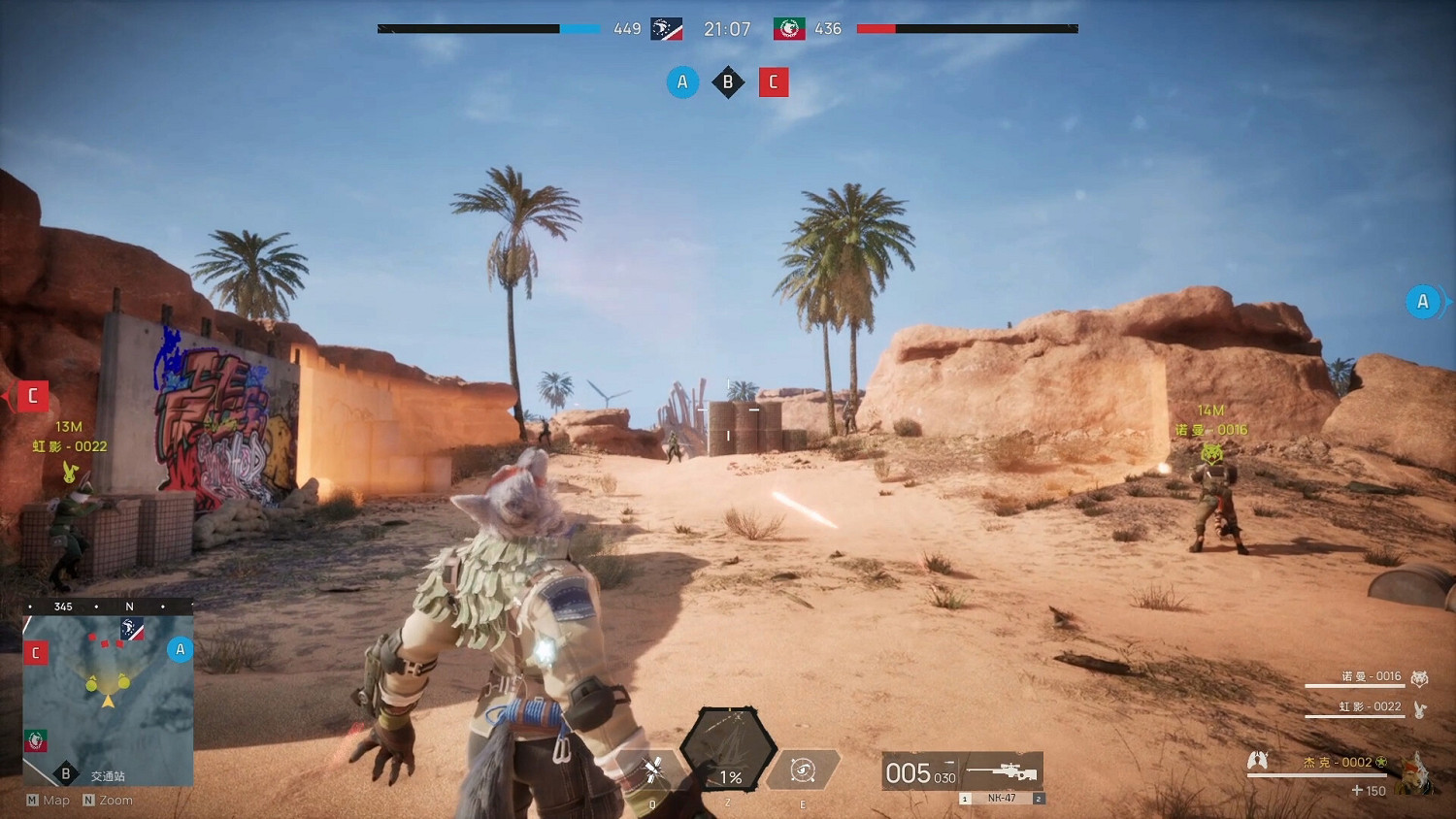Click the caltrop gadget icon bound to Q
This screenshot has height=819, width=1456.
tap(650, 770)
